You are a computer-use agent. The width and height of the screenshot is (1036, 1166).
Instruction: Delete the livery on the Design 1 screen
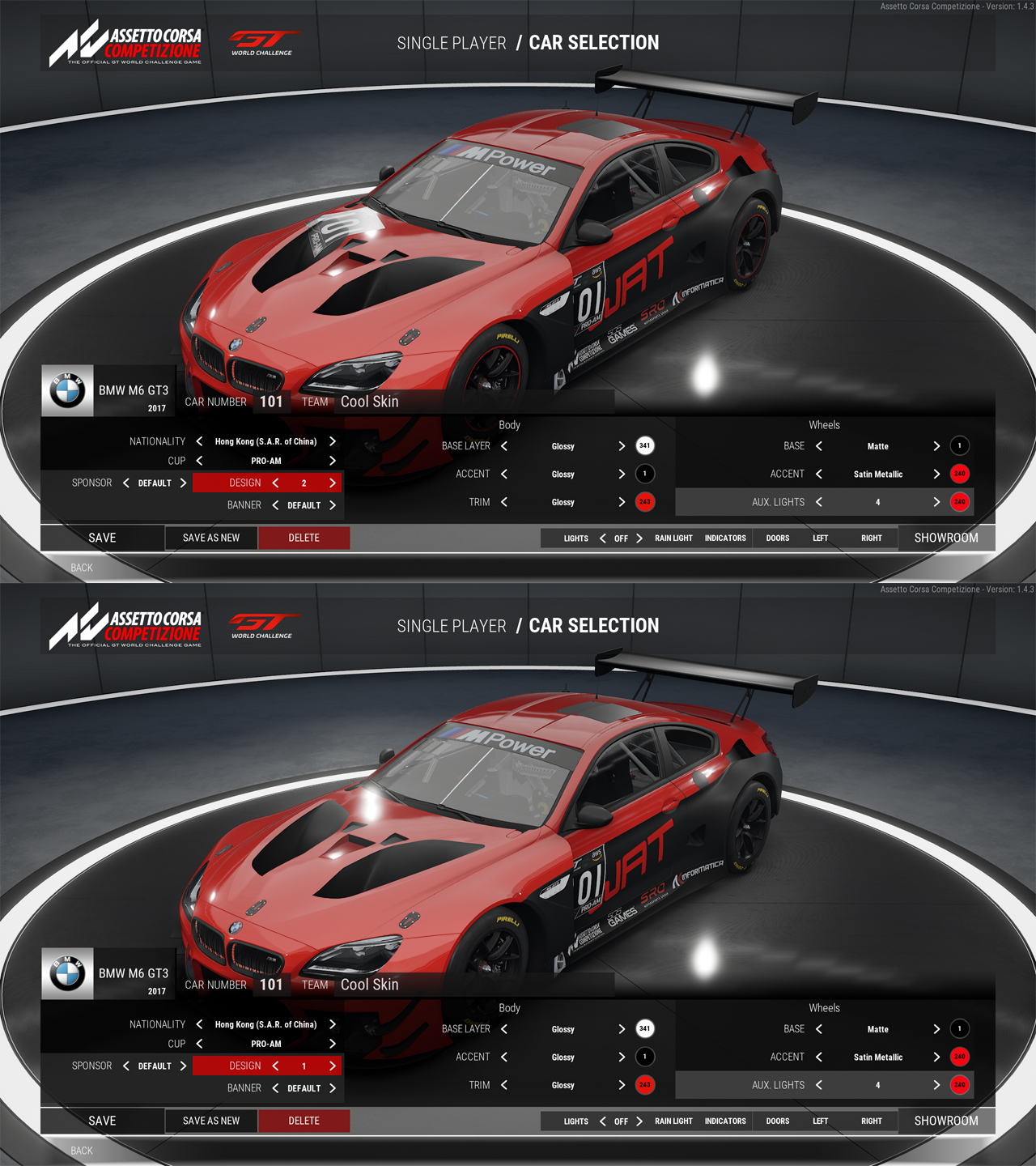304,1121
